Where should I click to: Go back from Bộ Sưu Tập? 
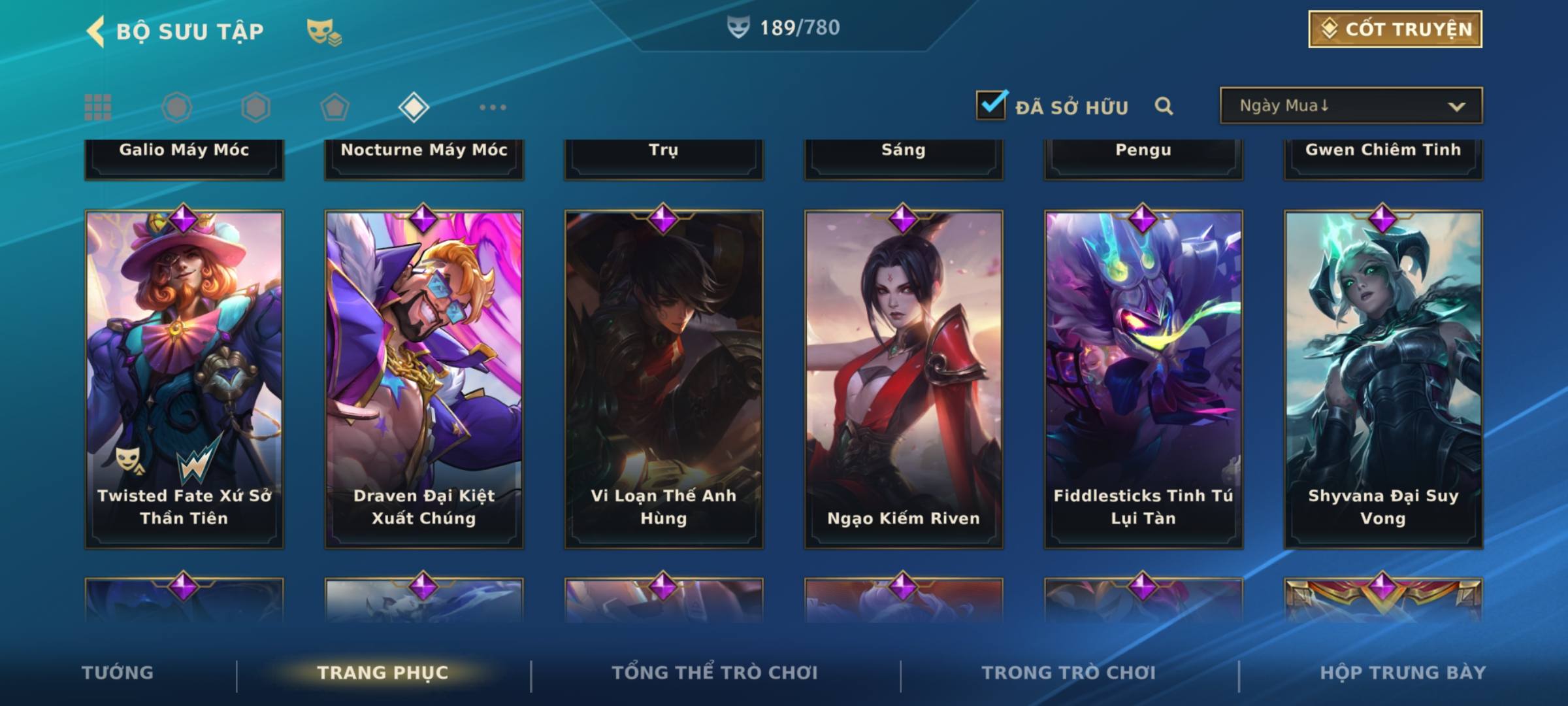click(x=95, y=31)
